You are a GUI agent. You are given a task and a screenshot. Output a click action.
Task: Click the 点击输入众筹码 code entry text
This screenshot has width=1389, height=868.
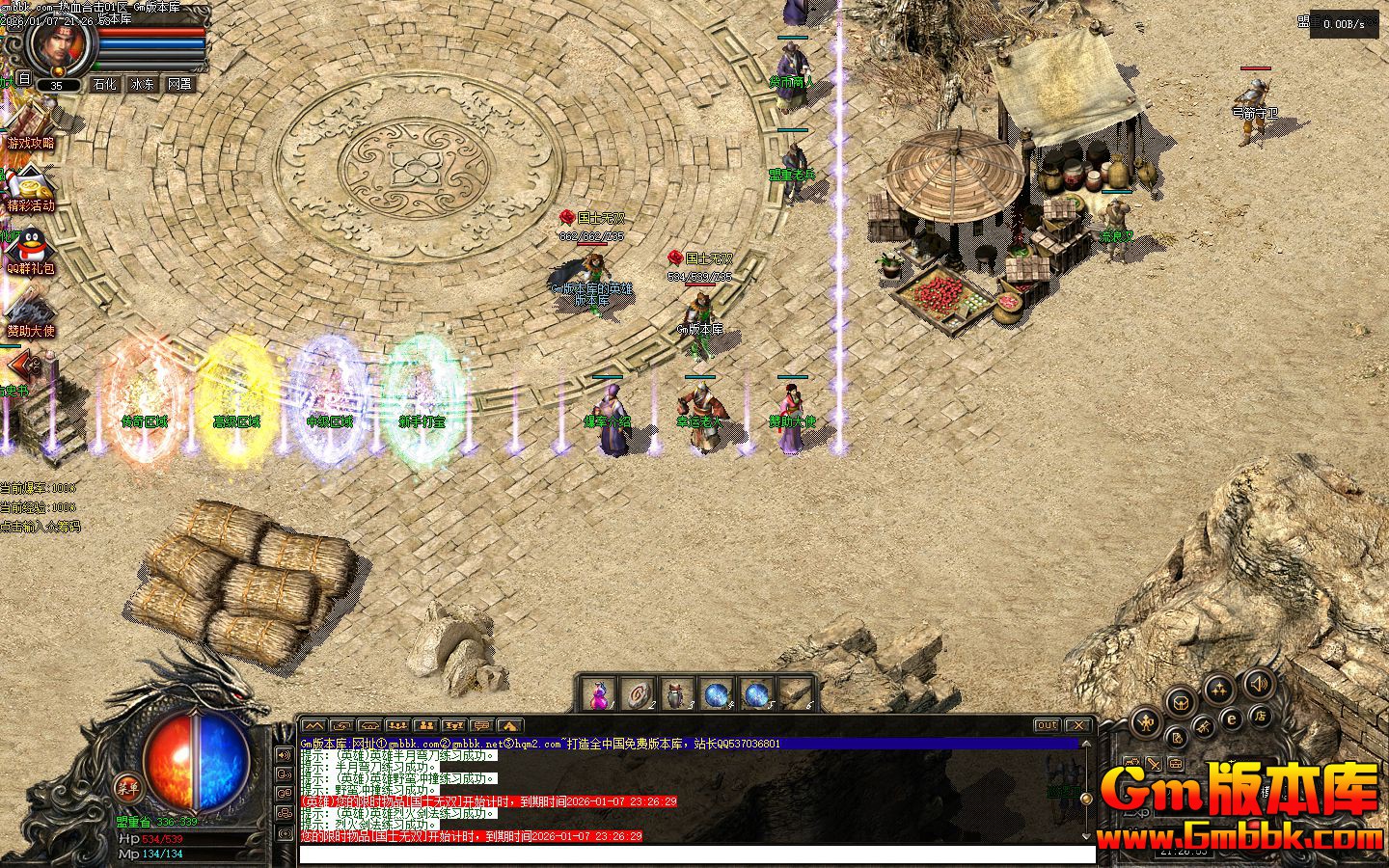[41, 527]
